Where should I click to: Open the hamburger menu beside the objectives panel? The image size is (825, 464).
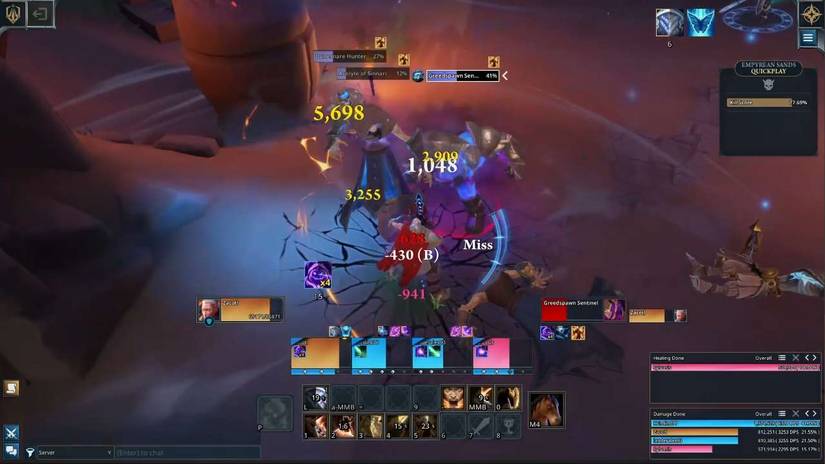coord(808,38)
